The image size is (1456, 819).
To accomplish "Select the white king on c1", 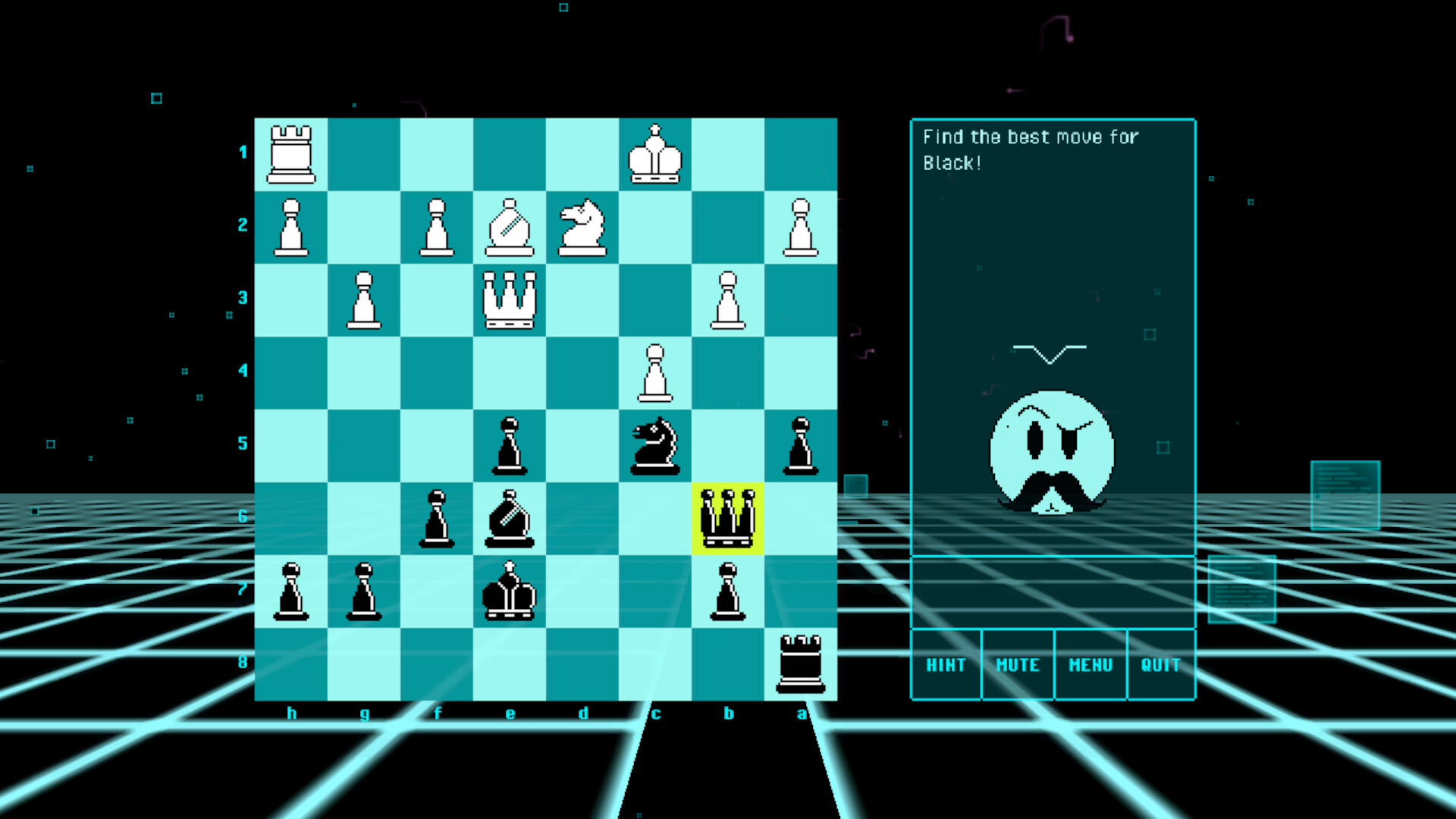I will pyautogui.click(x=656, y=152).
